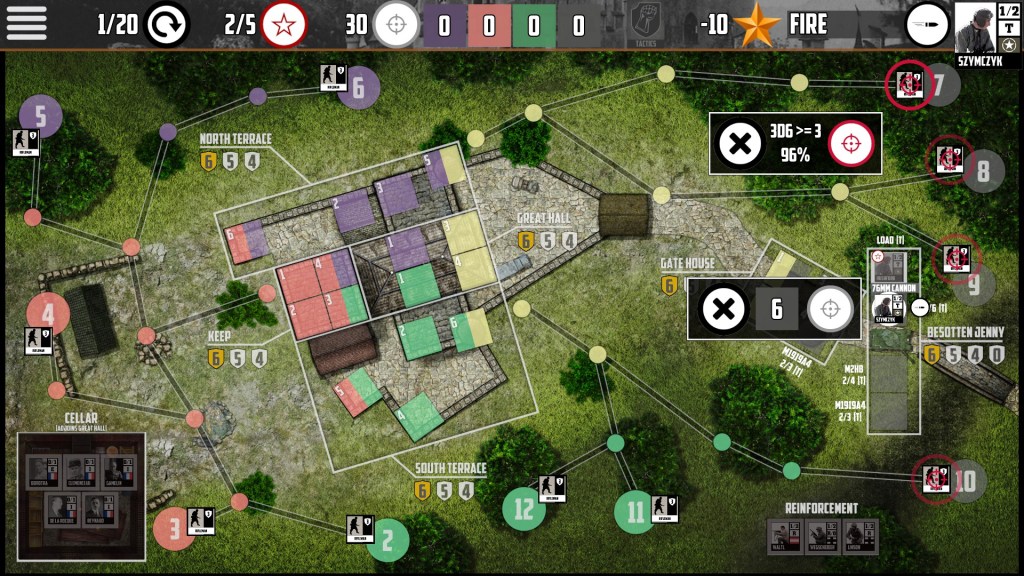Target the enemy unit at spot 10

[937, 480]
